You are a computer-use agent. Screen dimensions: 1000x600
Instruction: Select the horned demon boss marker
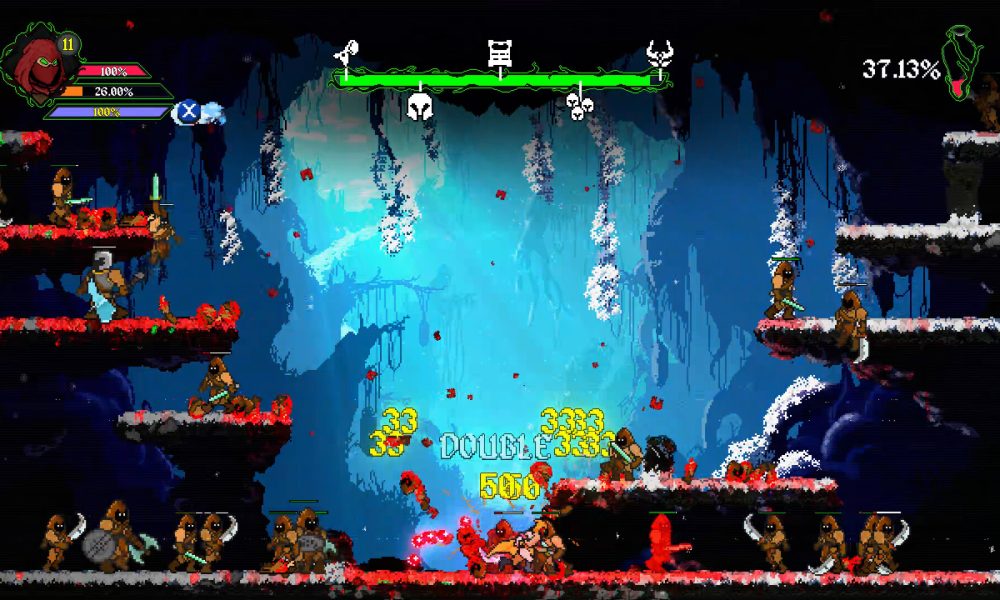click(658, 53)
